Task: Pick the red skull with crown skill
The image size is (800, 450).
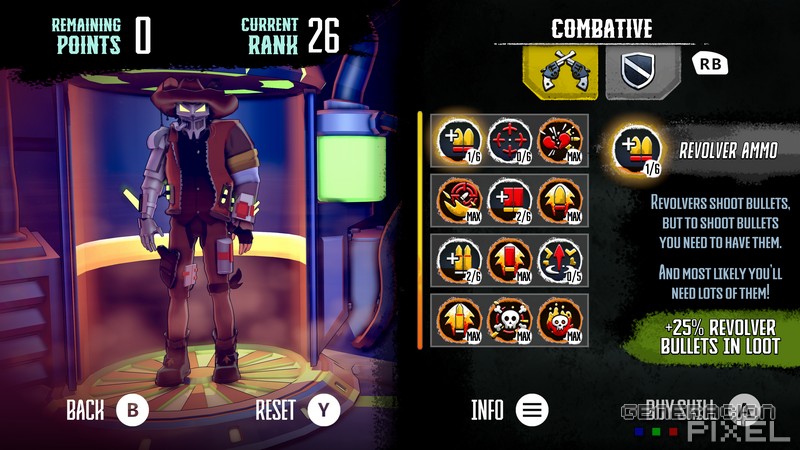Action: pos(561,322)
